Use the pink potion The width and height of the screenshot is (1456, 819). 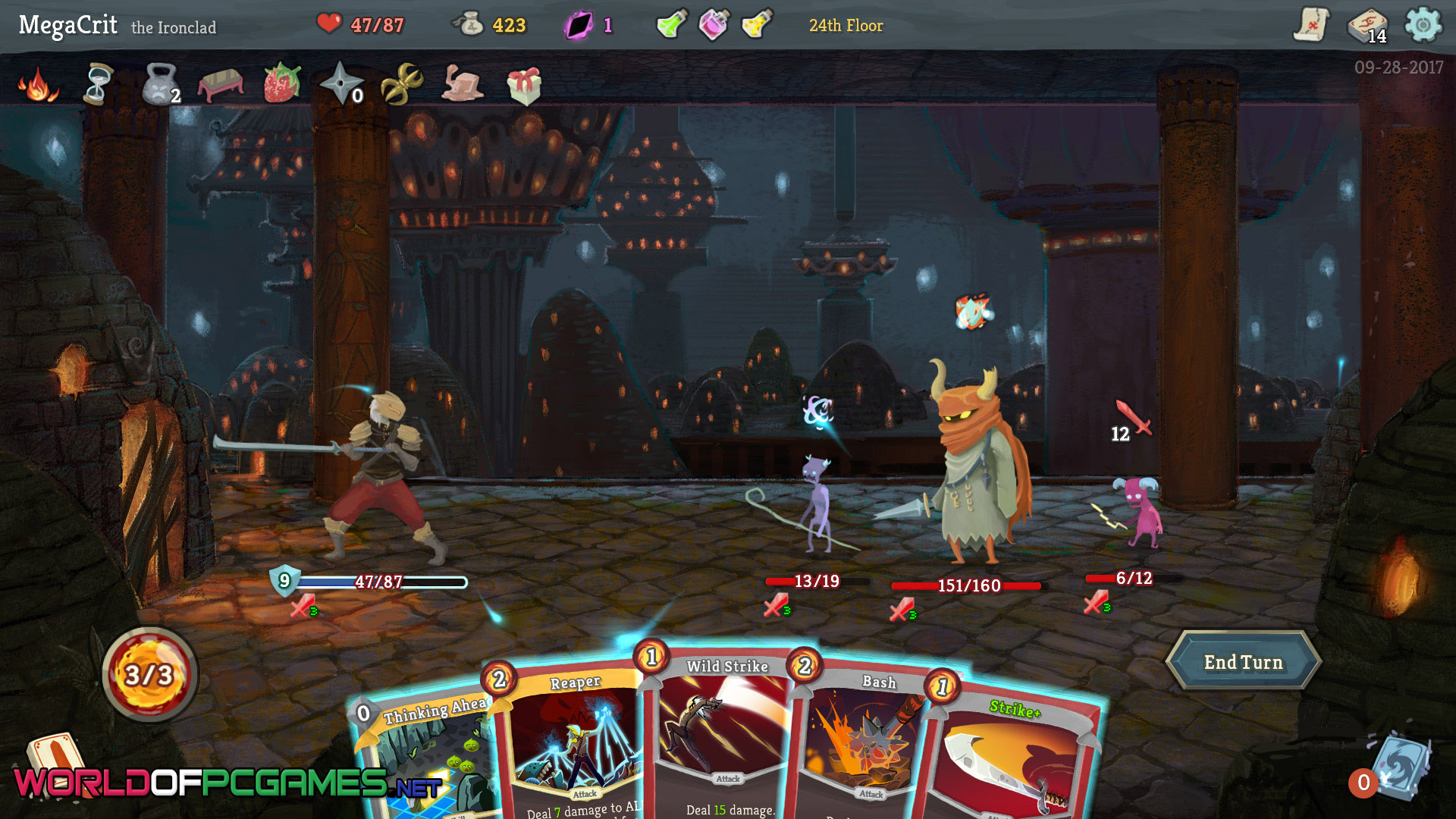tap(714, 24)
